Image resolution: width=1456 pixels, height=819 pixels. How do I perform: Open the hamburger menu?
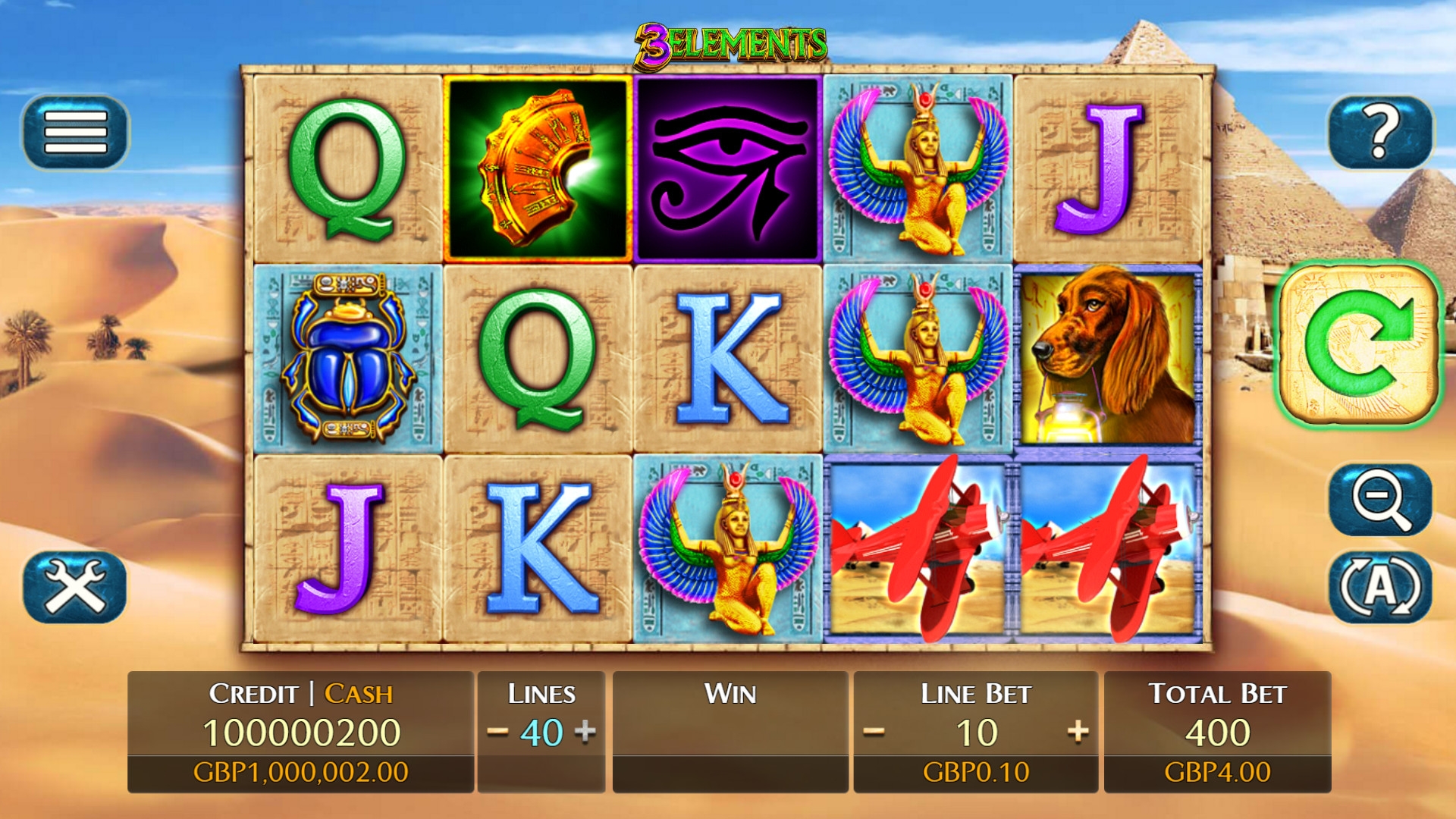pyautogui.click(x=75, y=132)
